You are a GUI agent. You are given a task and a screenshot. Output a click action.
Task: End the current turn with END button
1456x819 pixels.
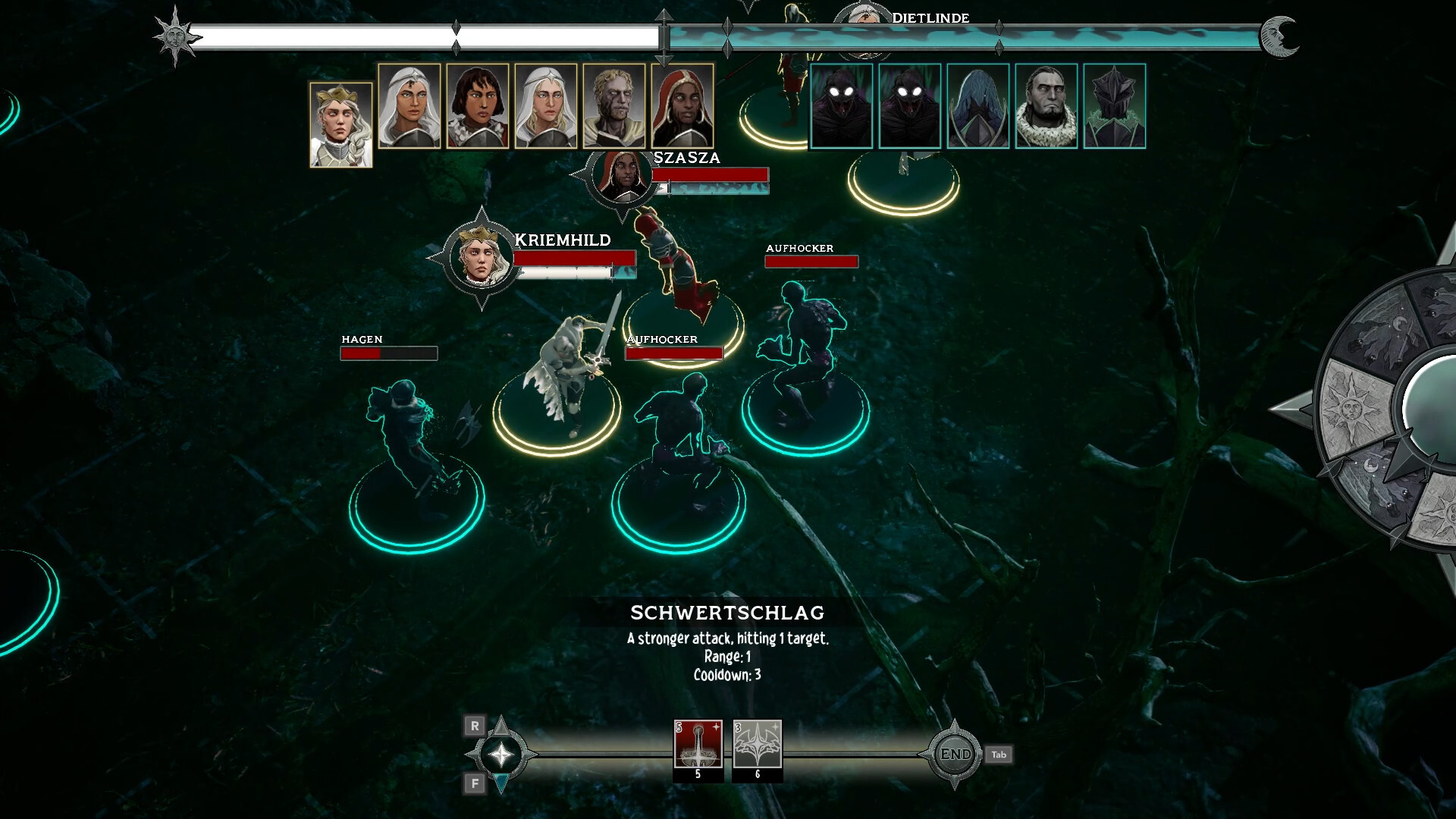click(x=955, y=755)
